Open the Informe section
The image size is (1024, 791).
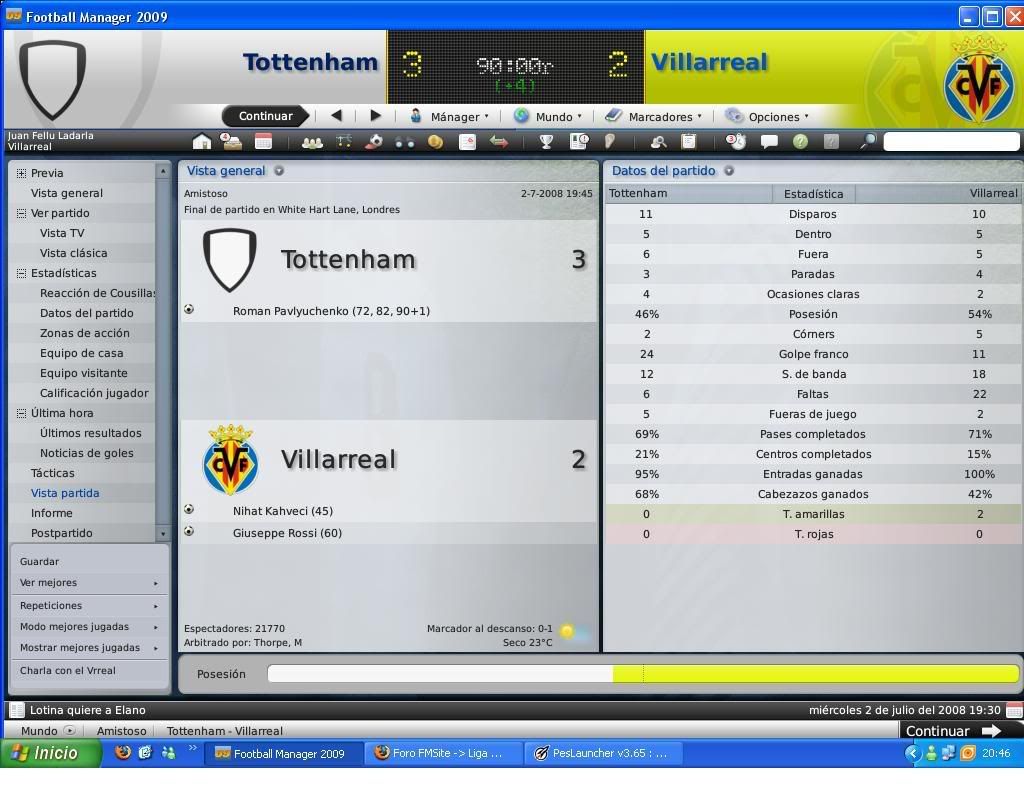point(51,513)
